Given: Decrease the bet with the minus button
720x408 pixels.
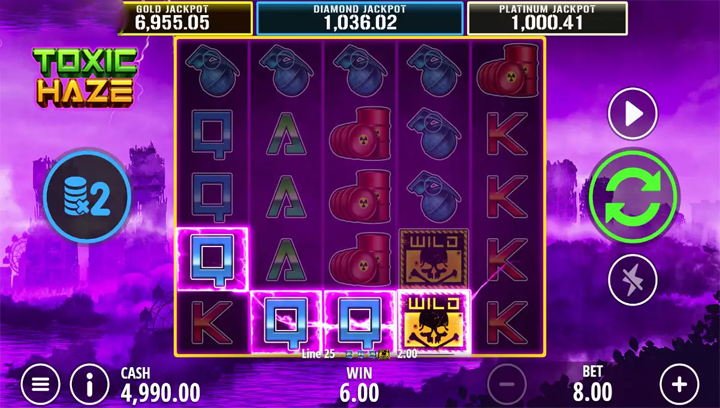Looking at the screenshot, I should pyautogui.click(x=507, y=383).
